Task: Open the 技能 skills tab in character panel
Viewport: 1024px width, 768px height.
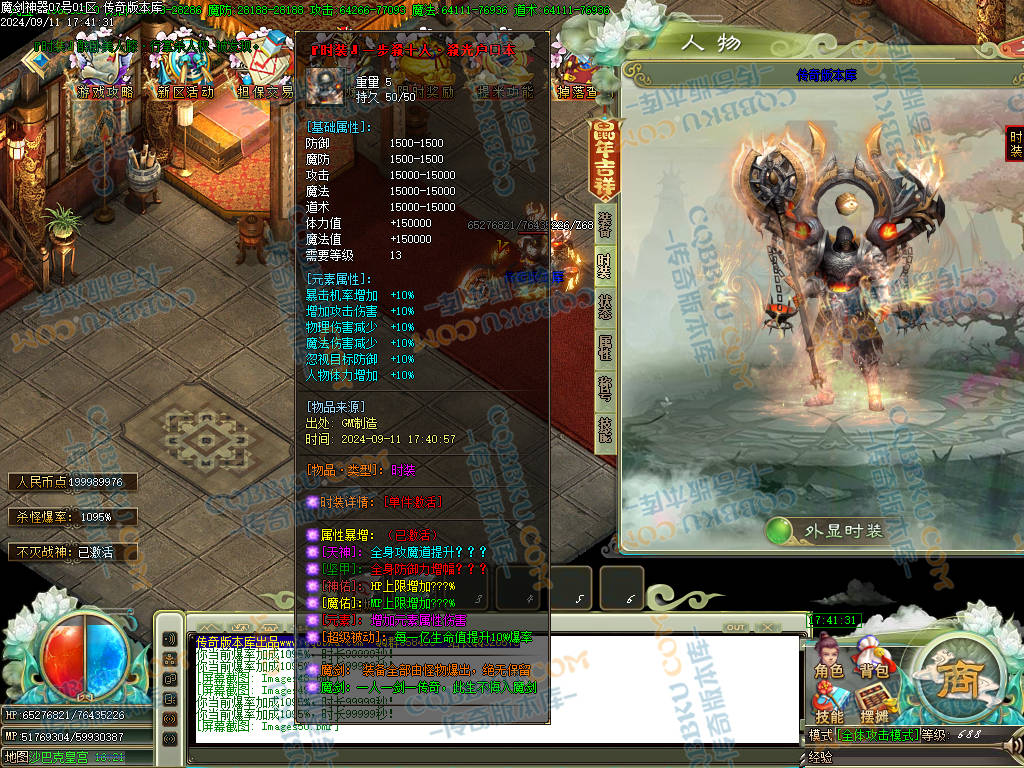Action: 605,430
